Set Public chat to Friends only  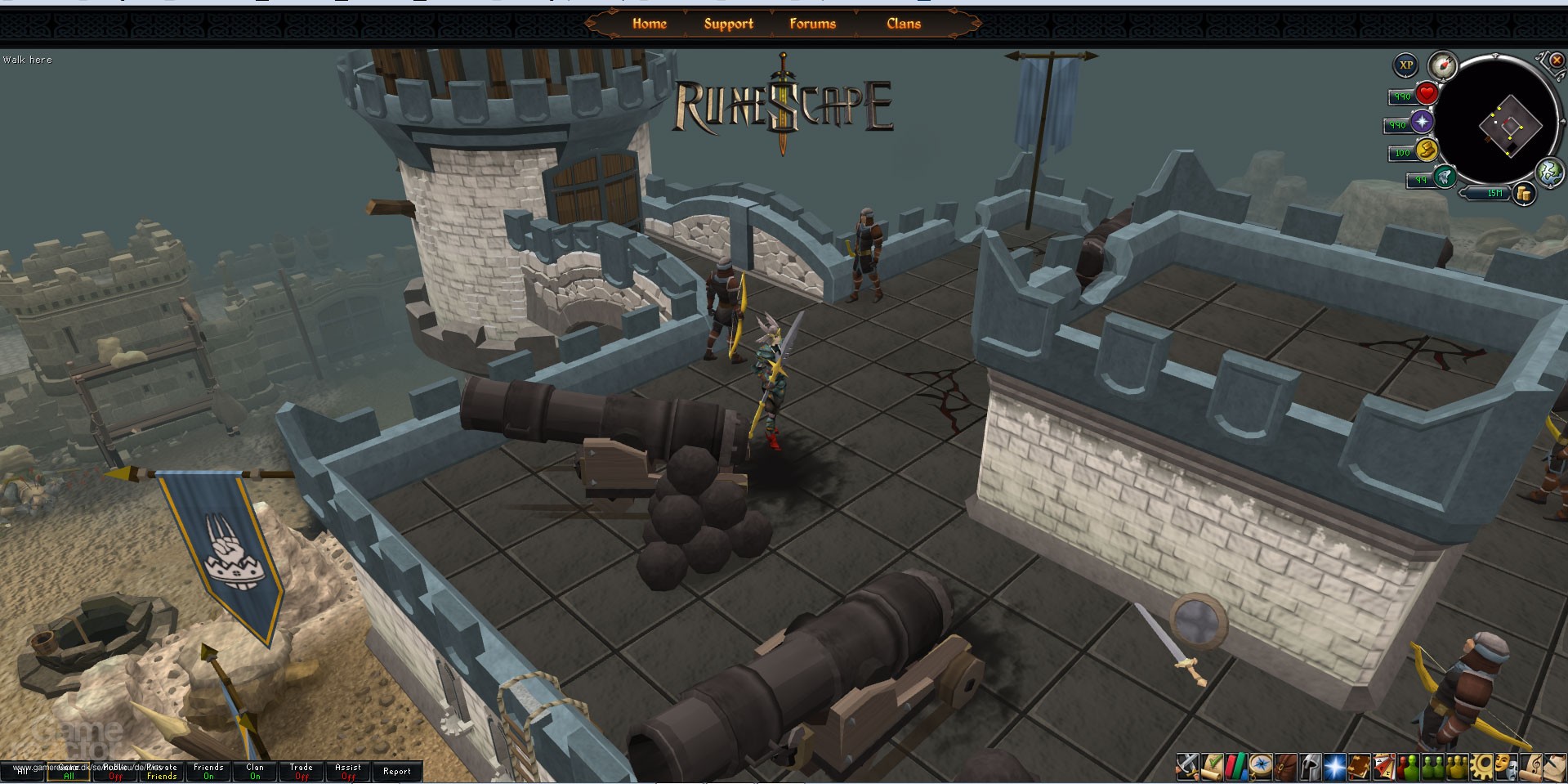click(115, 772)
